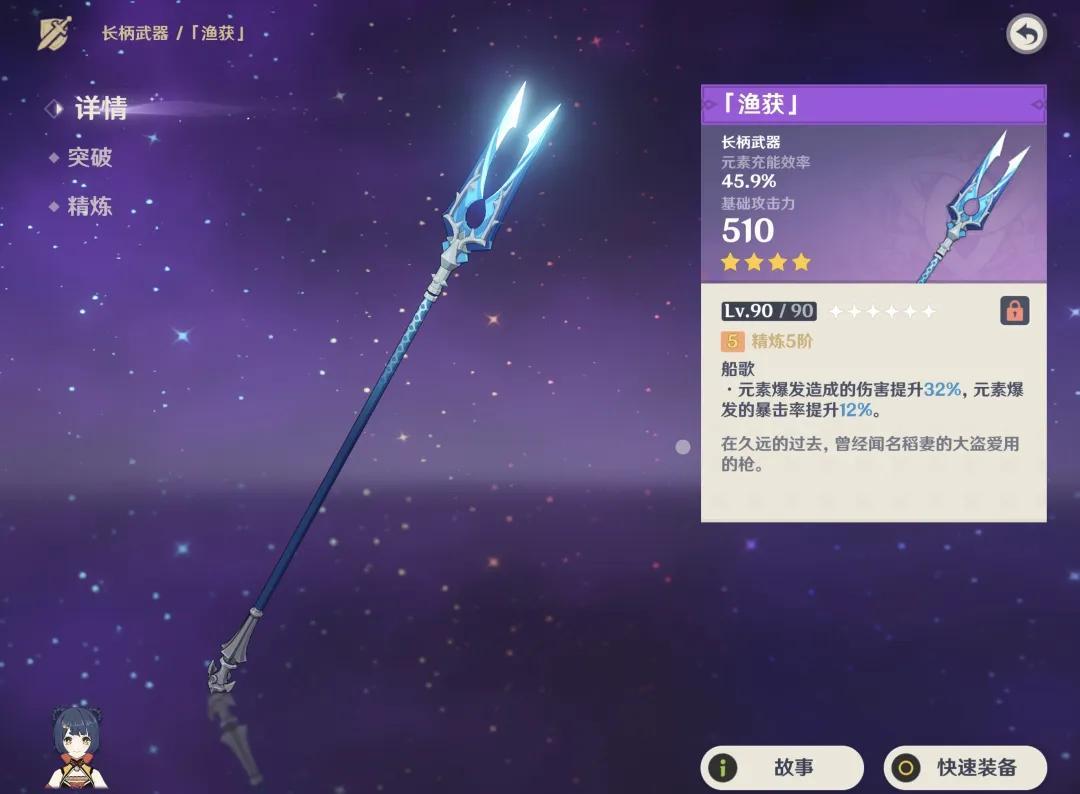Toggle the weapon lock icon
Image resolution: width=1080 pixels, height=794 pixels.
point(1014,311)
